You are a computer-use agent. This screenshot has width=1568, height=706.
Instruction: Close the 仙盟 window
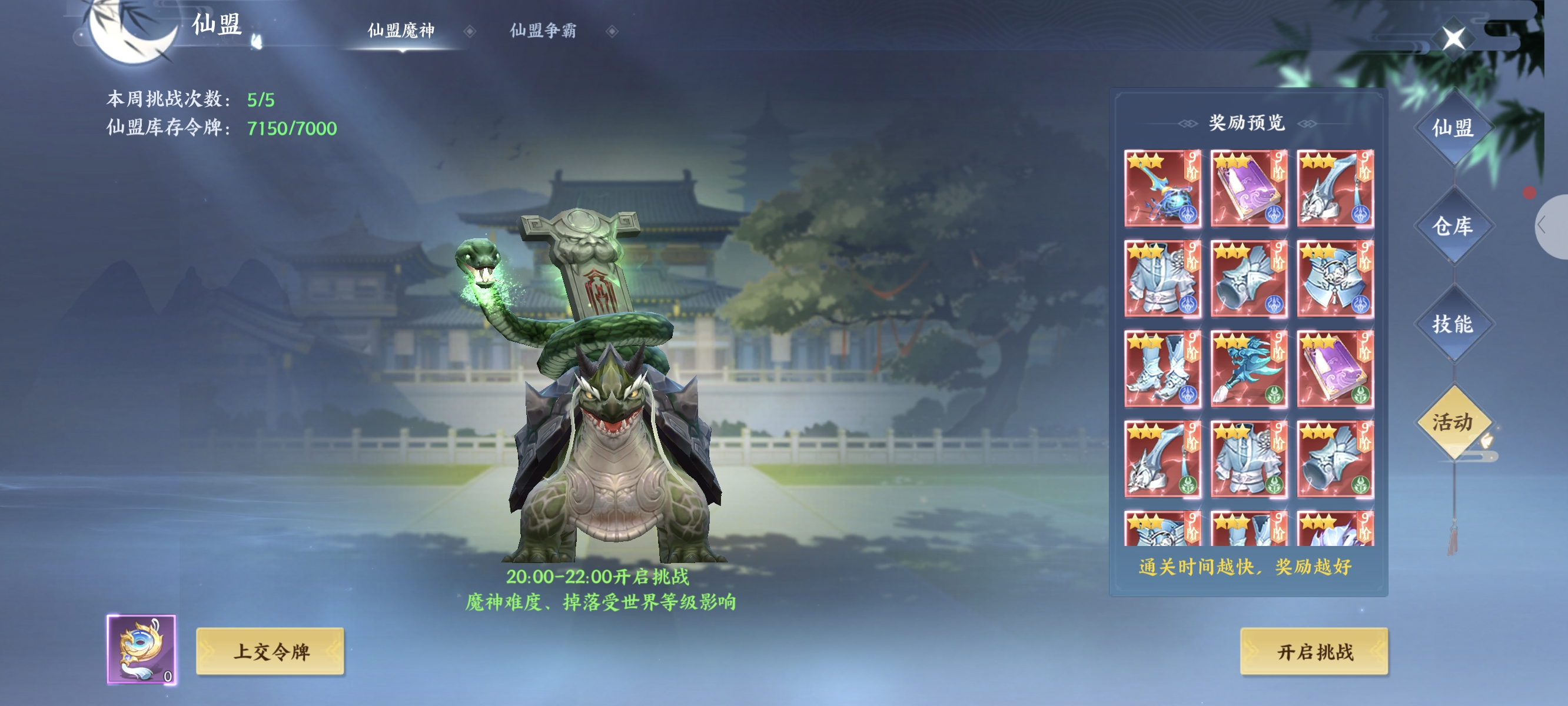[x=1454, y=38]
